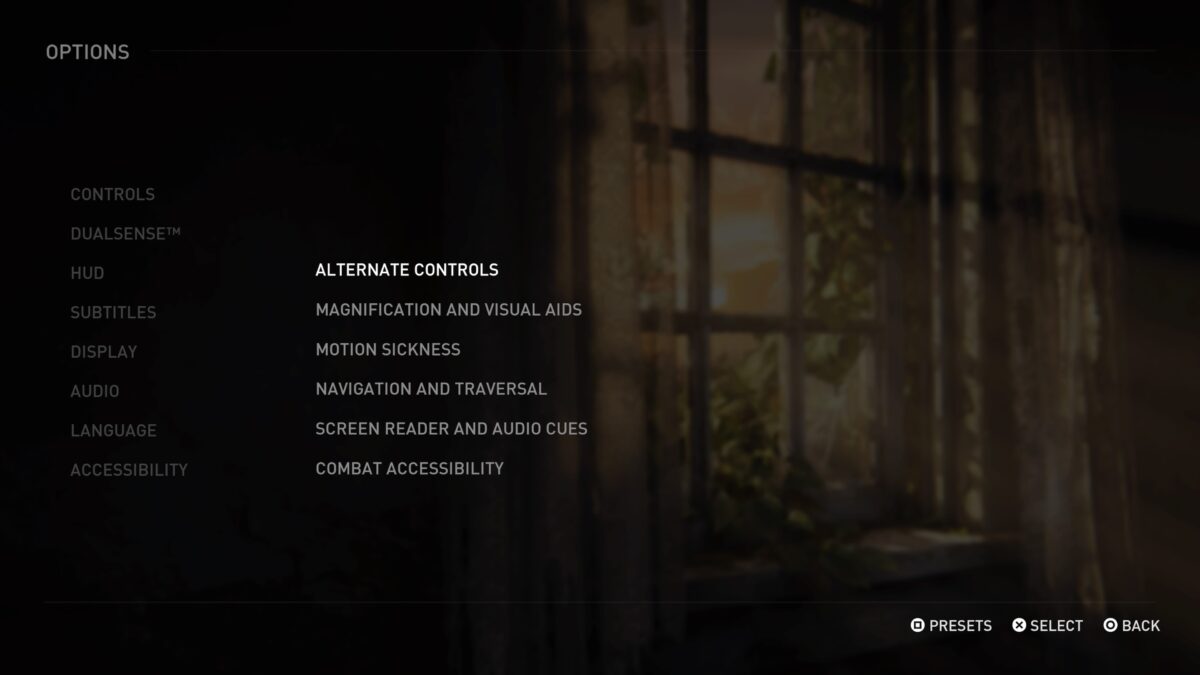The width and height of the screenshot is (1200, 675).
Task: Click the Accessibility category entry
Action: pyautogui.click(x=129, y=470)
